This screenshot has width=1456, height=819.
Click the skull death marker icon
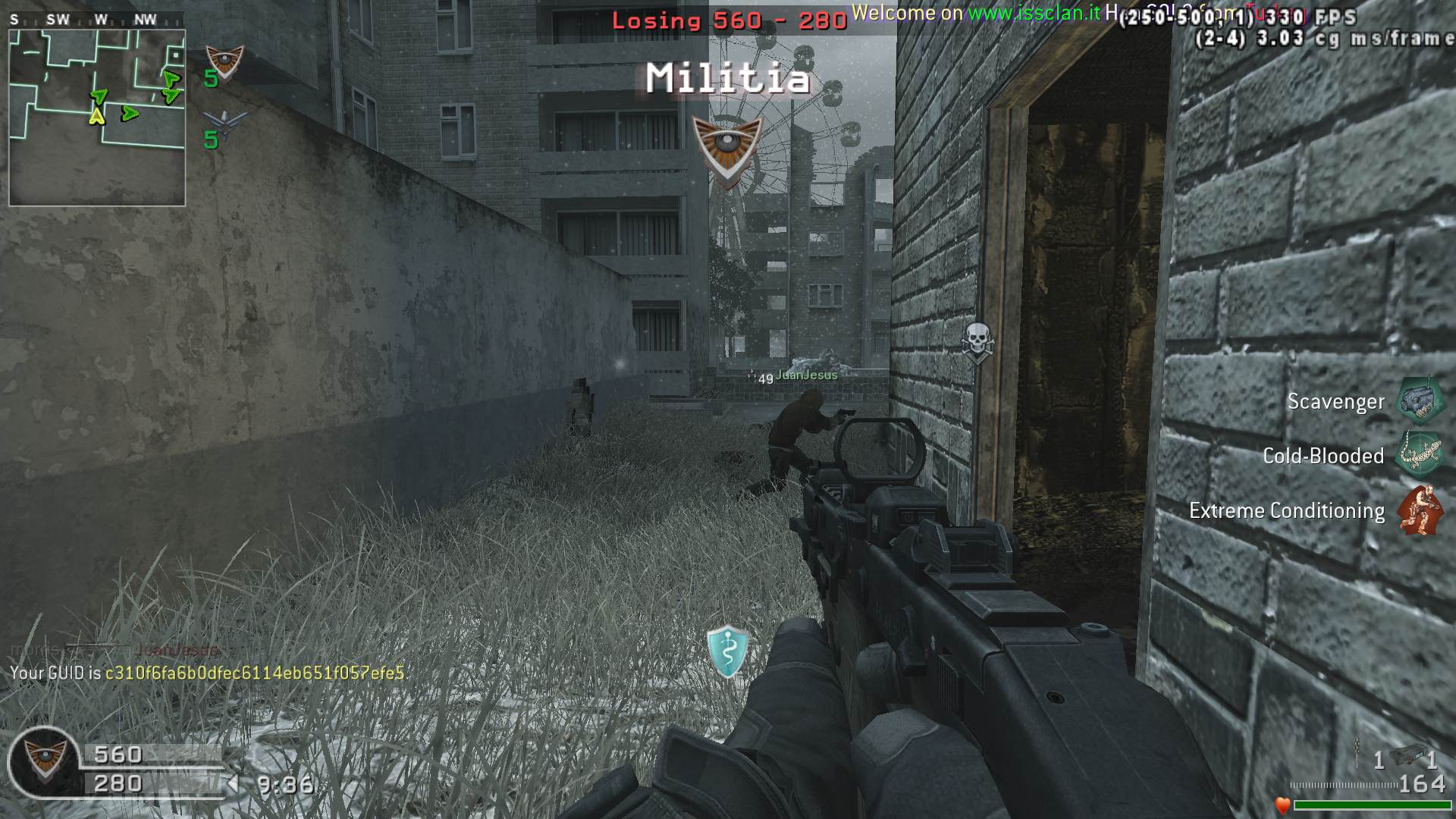(x=977, y=340)
